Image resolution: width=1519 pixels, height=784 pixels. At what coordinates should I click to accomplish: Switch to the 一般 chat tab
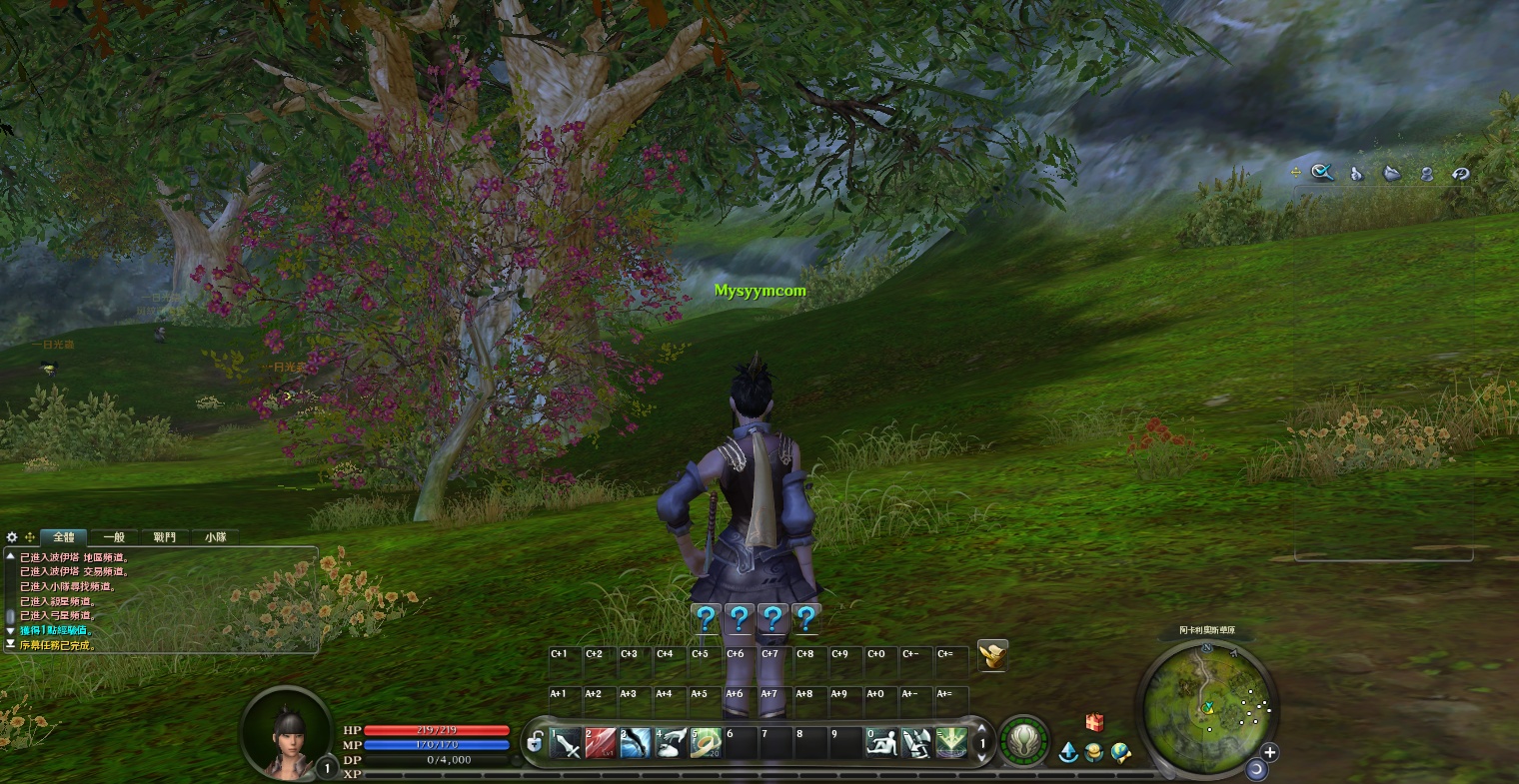click(x=114, y=537)
